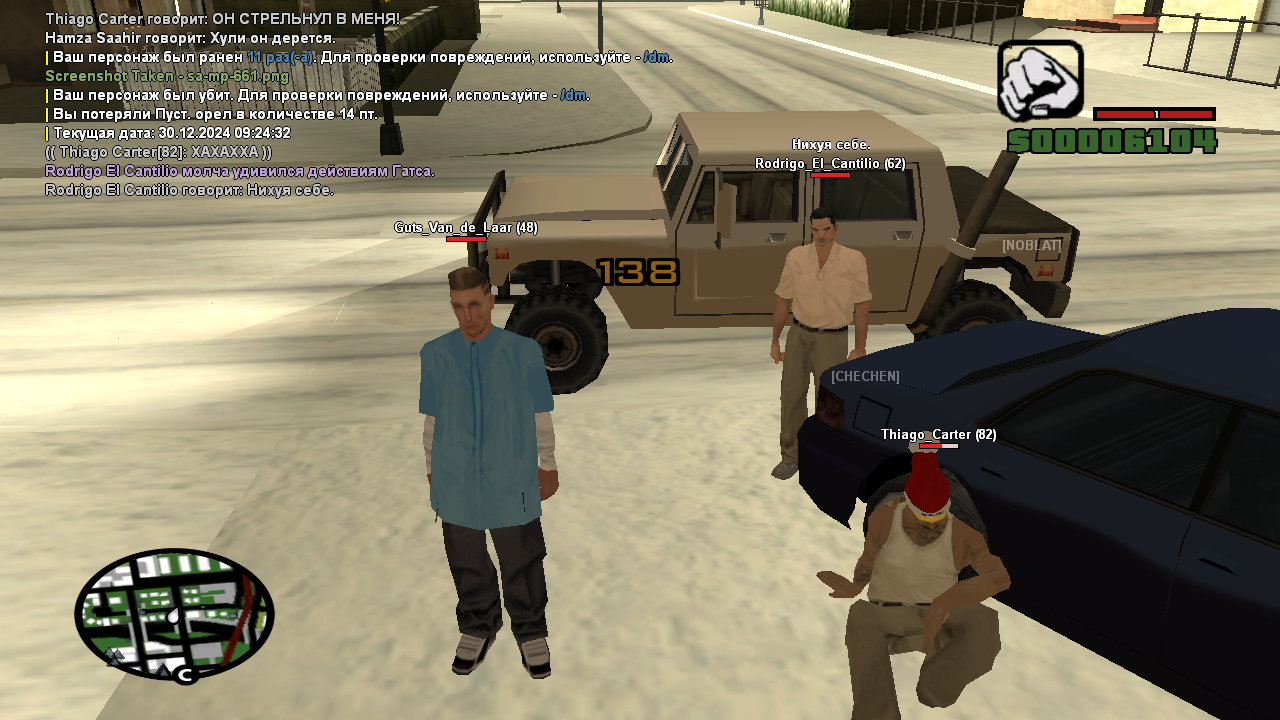The height and width of the screenshot is (720, 1280).
Task: Click the Screenshot Taken chat line
Action: (x=167, y=76)
